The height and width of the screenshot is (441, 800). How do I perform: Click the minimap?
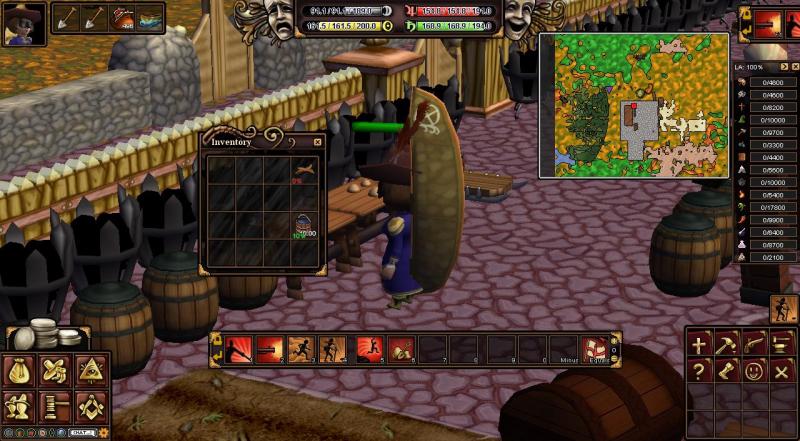coord(634,105)
